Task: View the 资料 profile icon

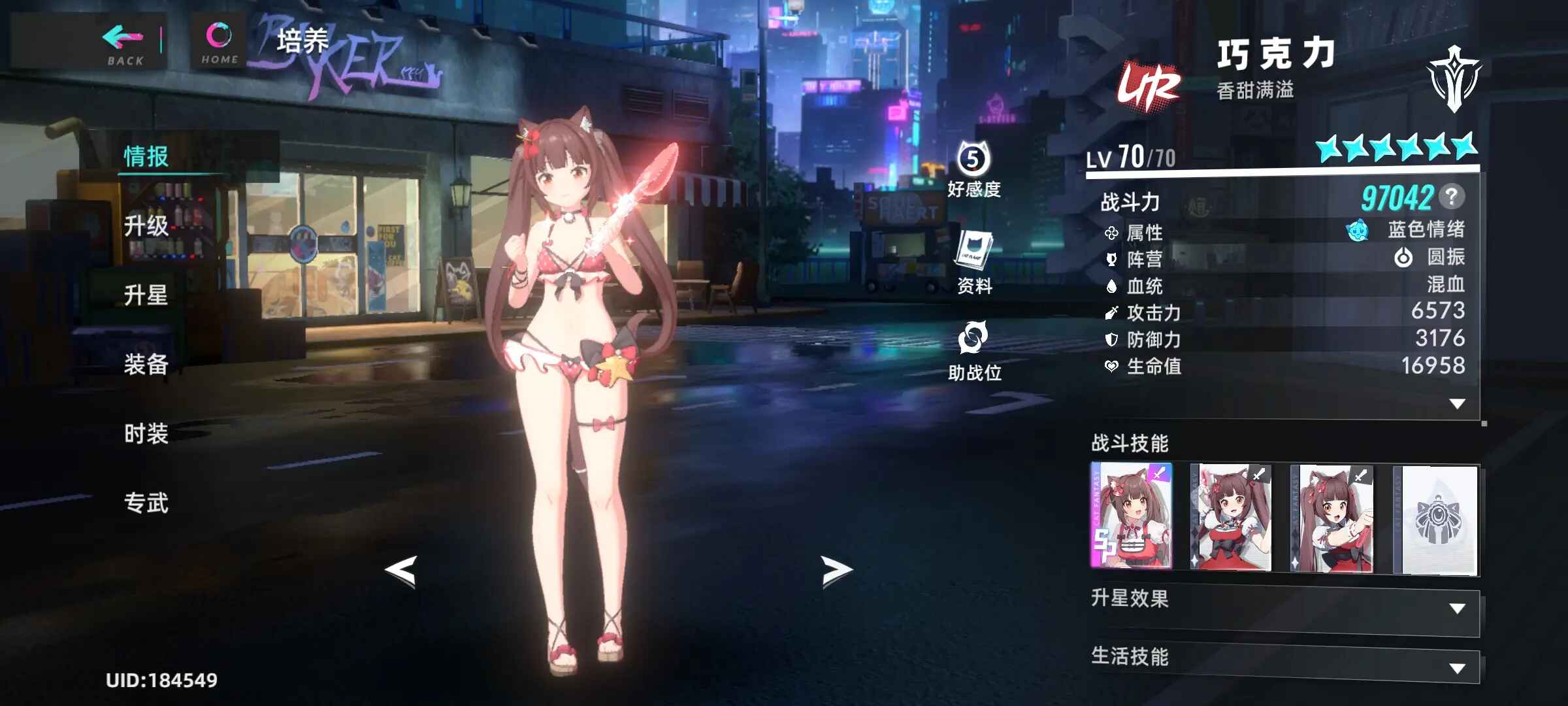Action: [x=974, y=261]
